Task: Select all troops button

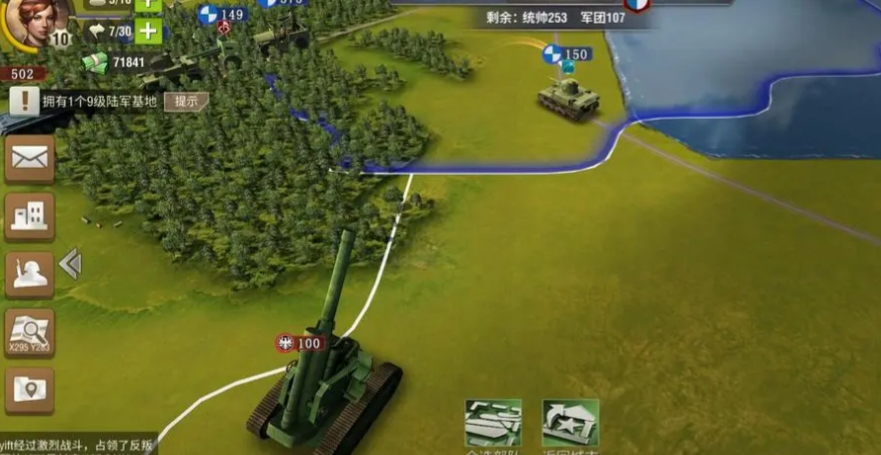Action: pyautogui.click(x=493, y=424)
